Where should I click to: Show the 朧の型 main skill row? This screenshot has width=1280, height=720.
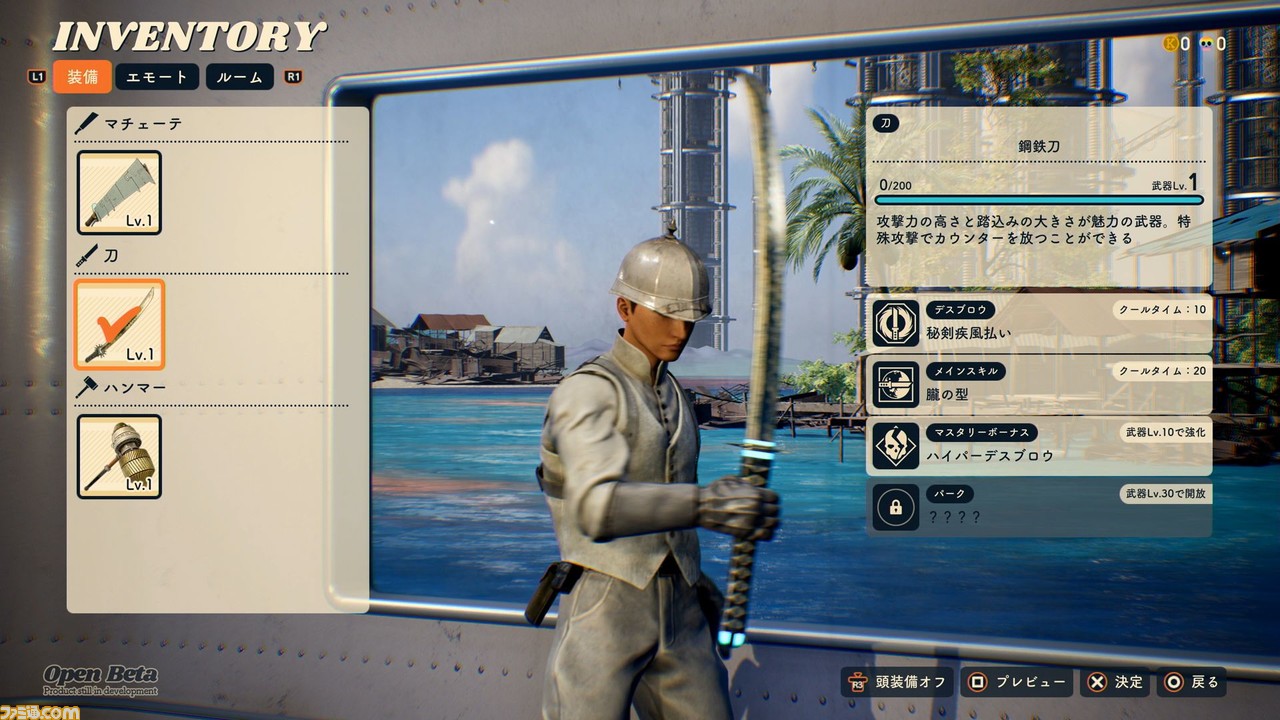[1038, 385]
